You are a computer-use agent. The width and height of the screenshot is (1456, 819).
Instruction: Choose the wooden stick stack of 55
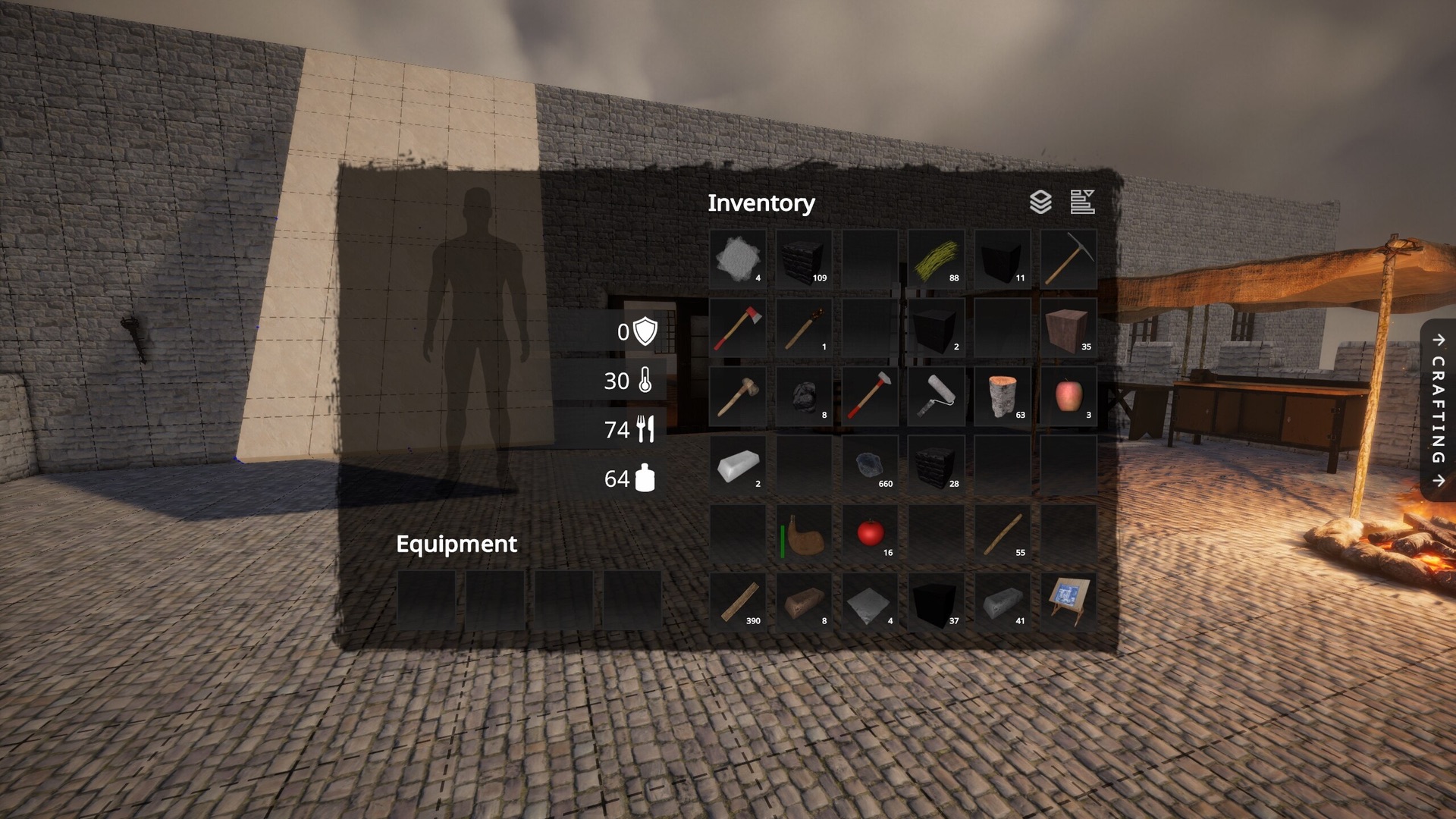pyautogui.click(x=1003, y=533)
